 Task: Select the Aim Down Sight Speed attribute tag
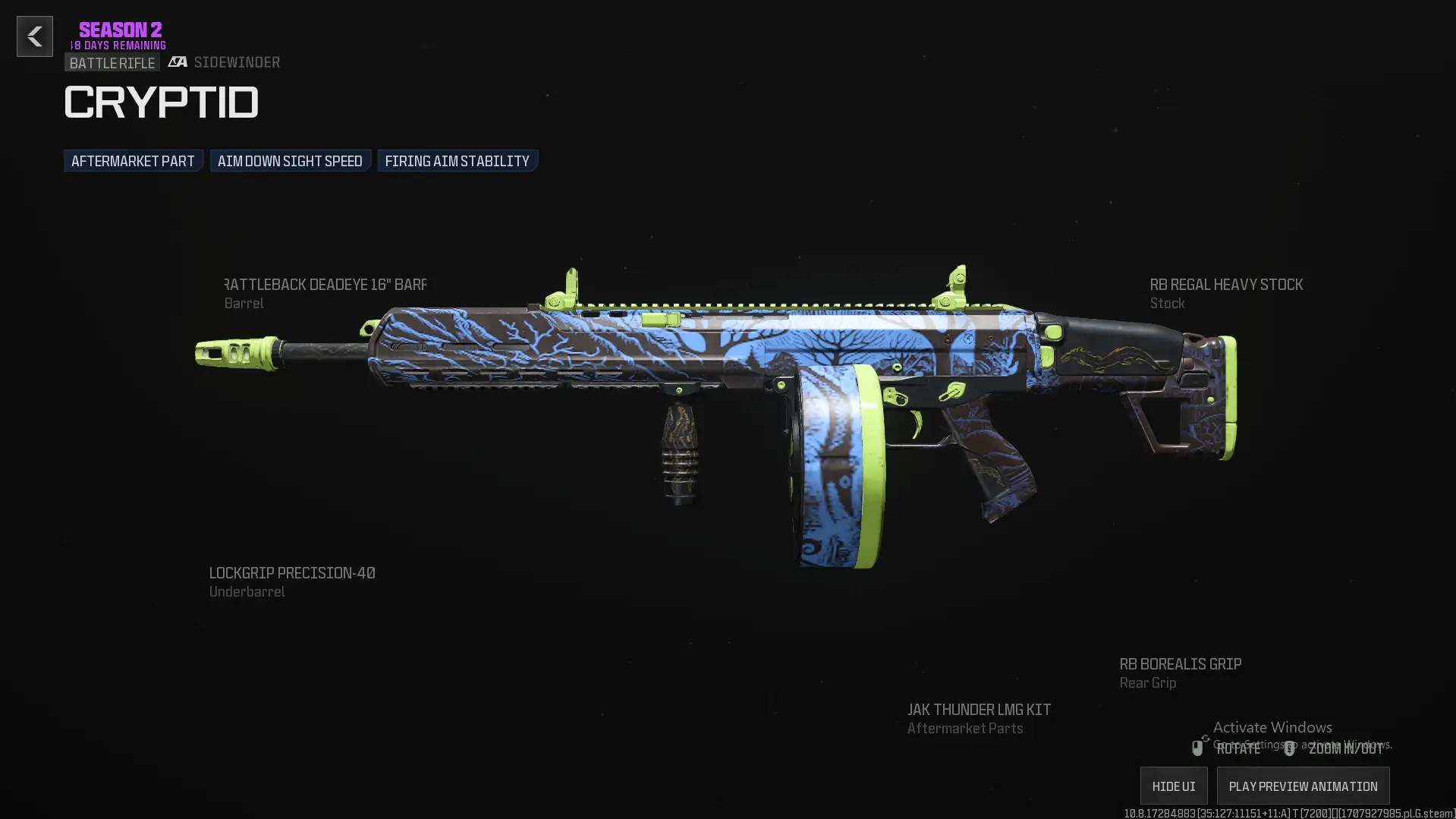[290, 160]
